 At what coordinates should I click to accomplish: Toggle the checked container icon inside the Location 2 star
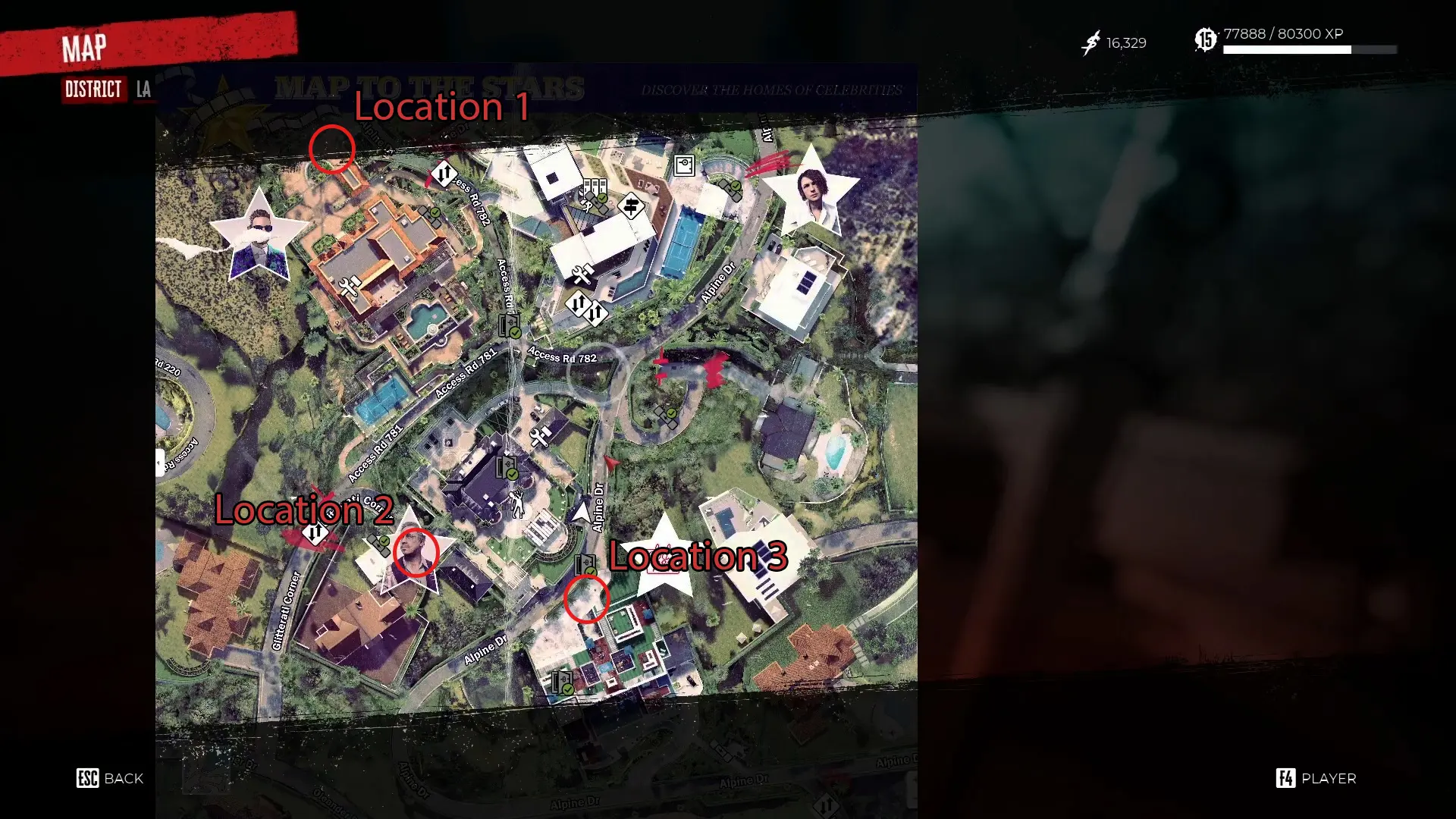click(378, 542)
